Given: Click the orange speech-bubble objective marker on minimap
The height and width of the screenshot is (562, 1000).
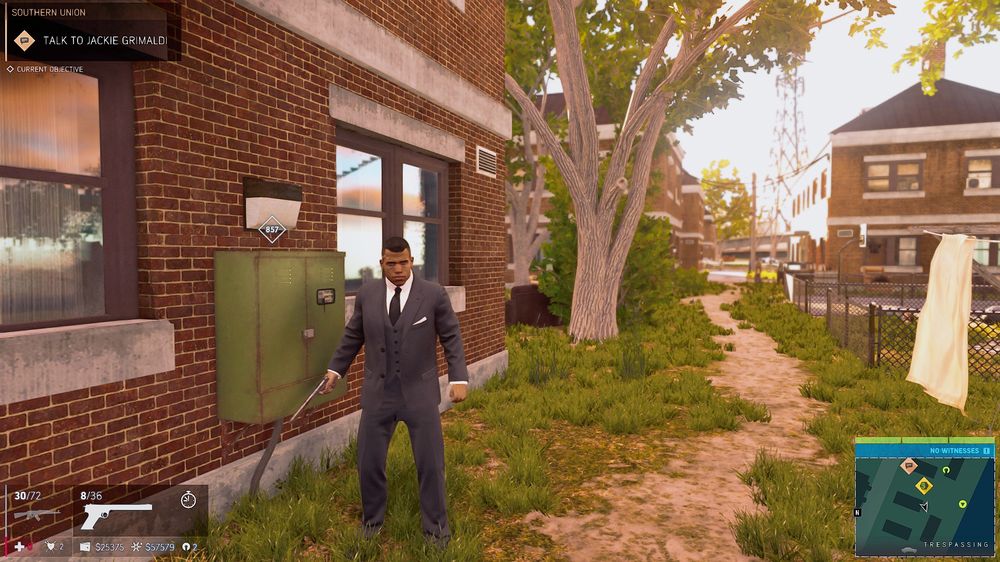Looking at the screenshot, I should click(909, 466).
